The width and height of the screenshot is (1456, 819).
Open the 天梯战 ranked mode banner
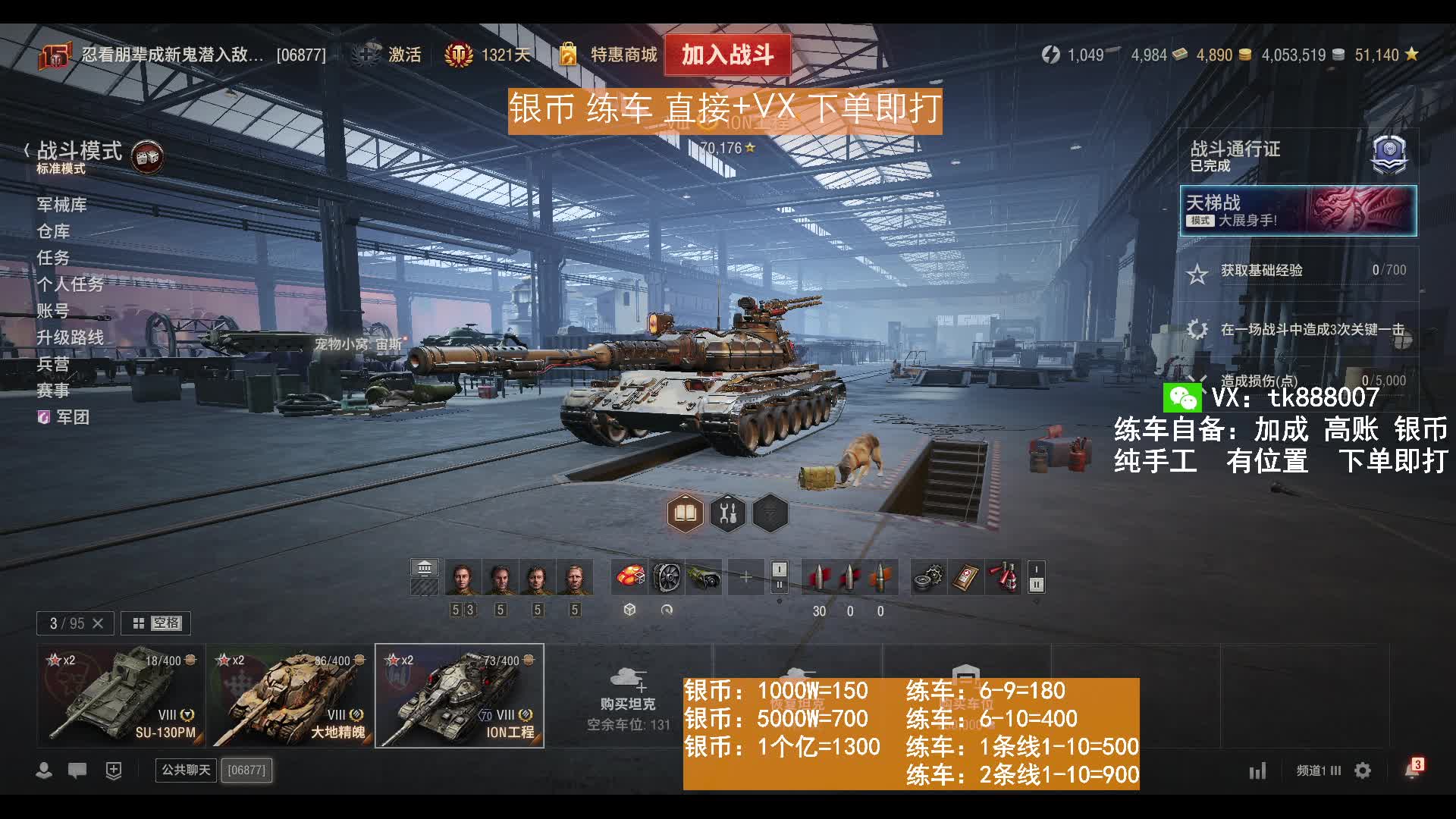click(x=1298, y=211)
